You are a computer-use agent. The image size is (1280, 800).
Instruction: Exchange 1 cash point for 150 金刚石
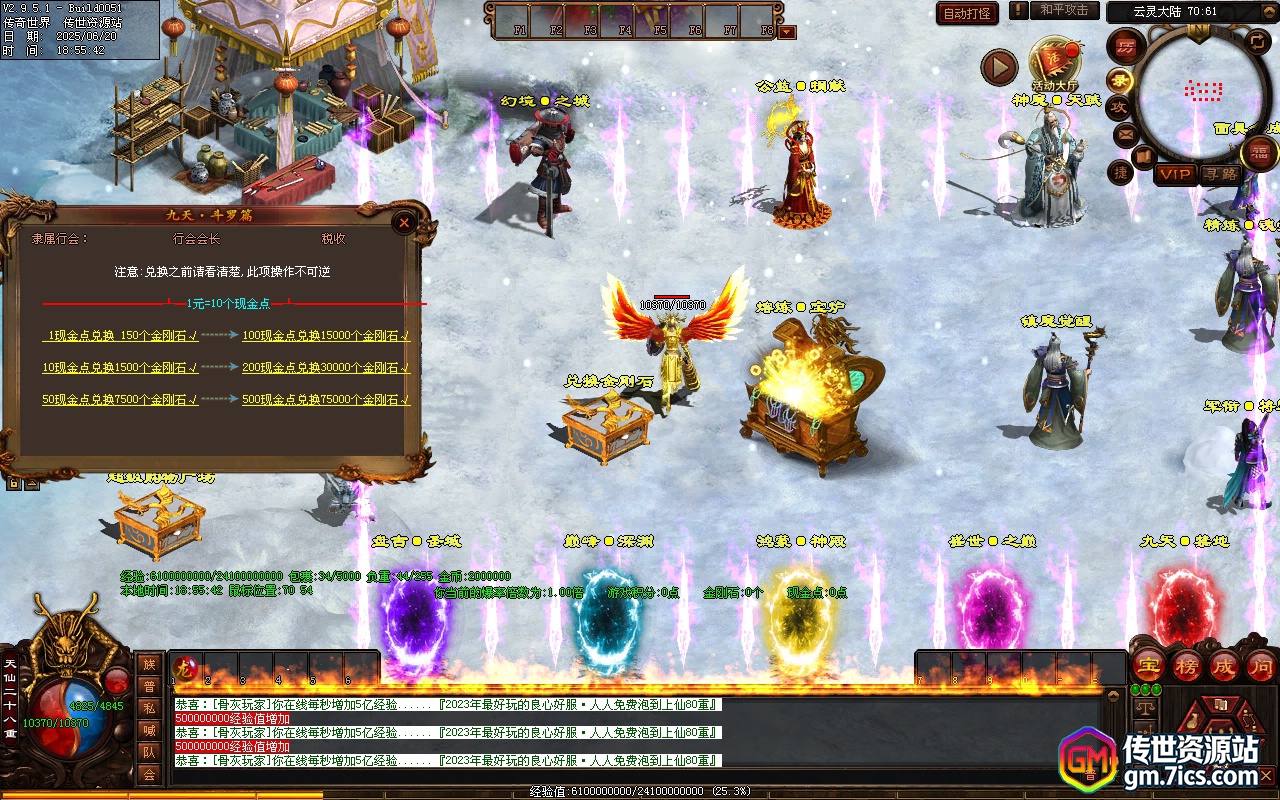coord(121,336)
